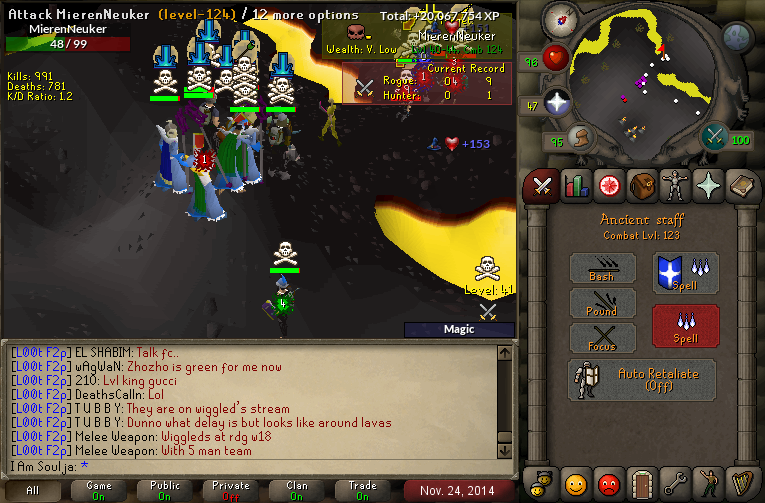Open the Worn Equipment tab
The width and height of the screenshot is (765, 503).
[674, 185]
